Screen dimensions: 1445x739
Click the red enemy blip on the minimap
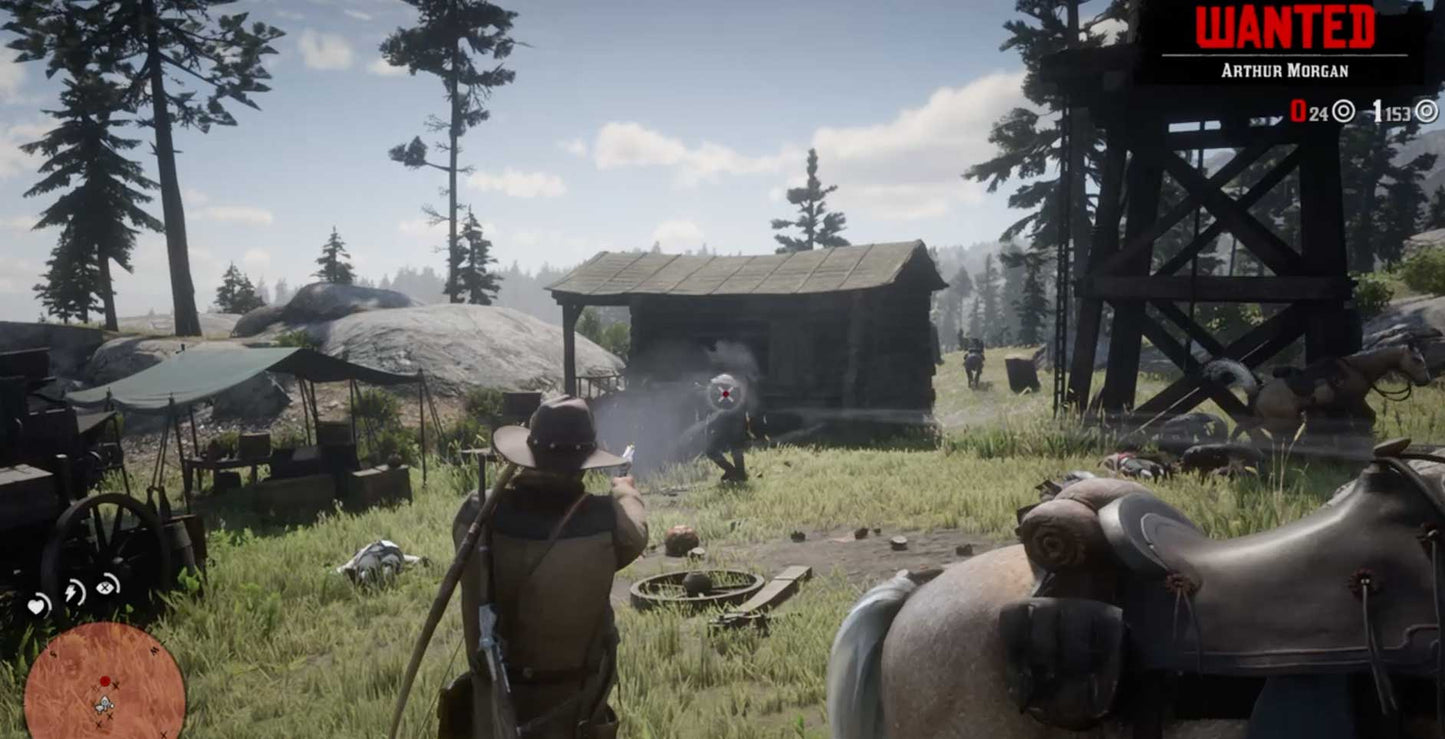(105, 681)
